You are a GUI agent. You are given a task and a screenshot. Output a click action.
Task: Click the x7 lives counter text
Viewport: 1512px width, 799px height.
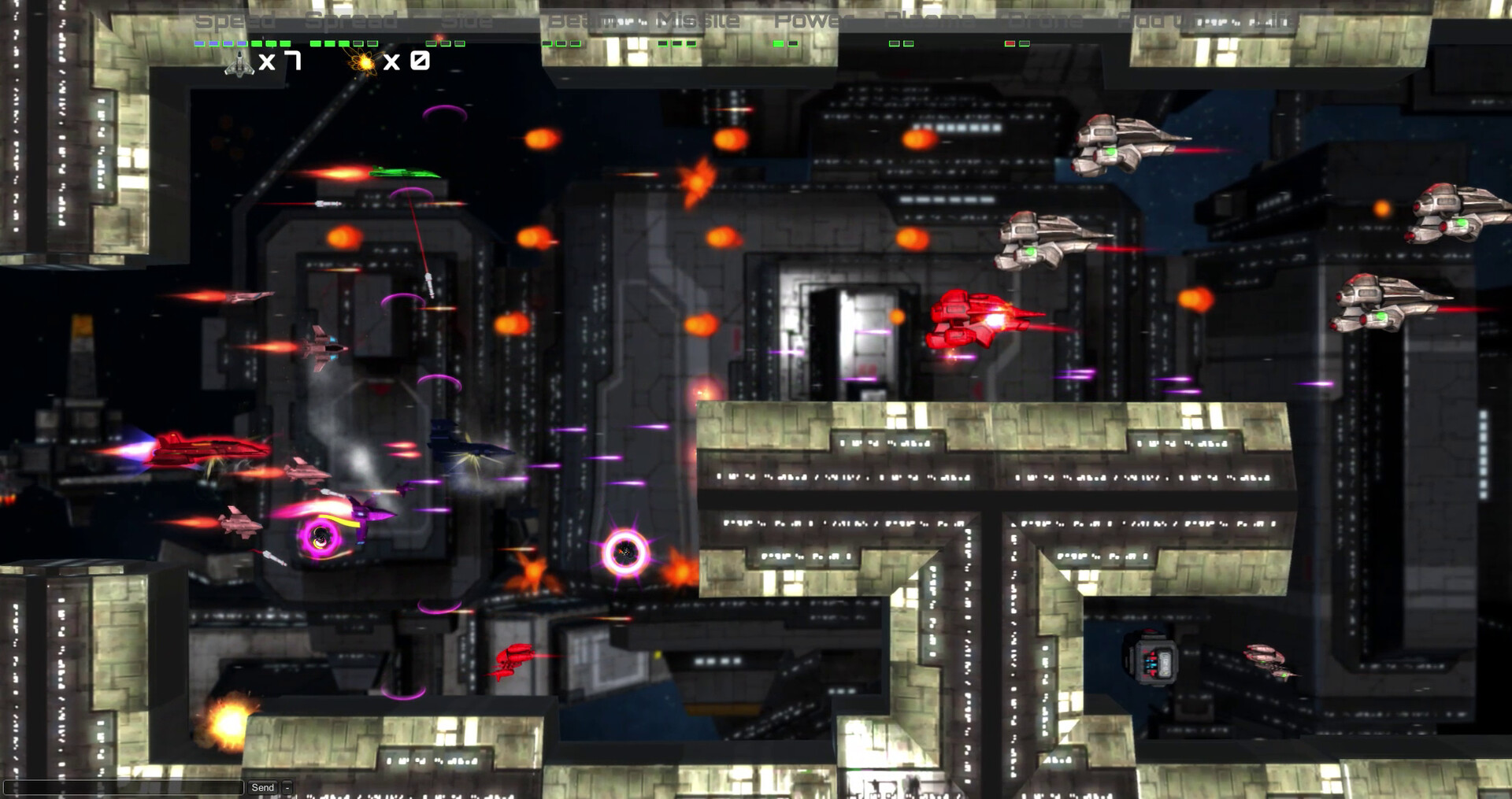285,61
